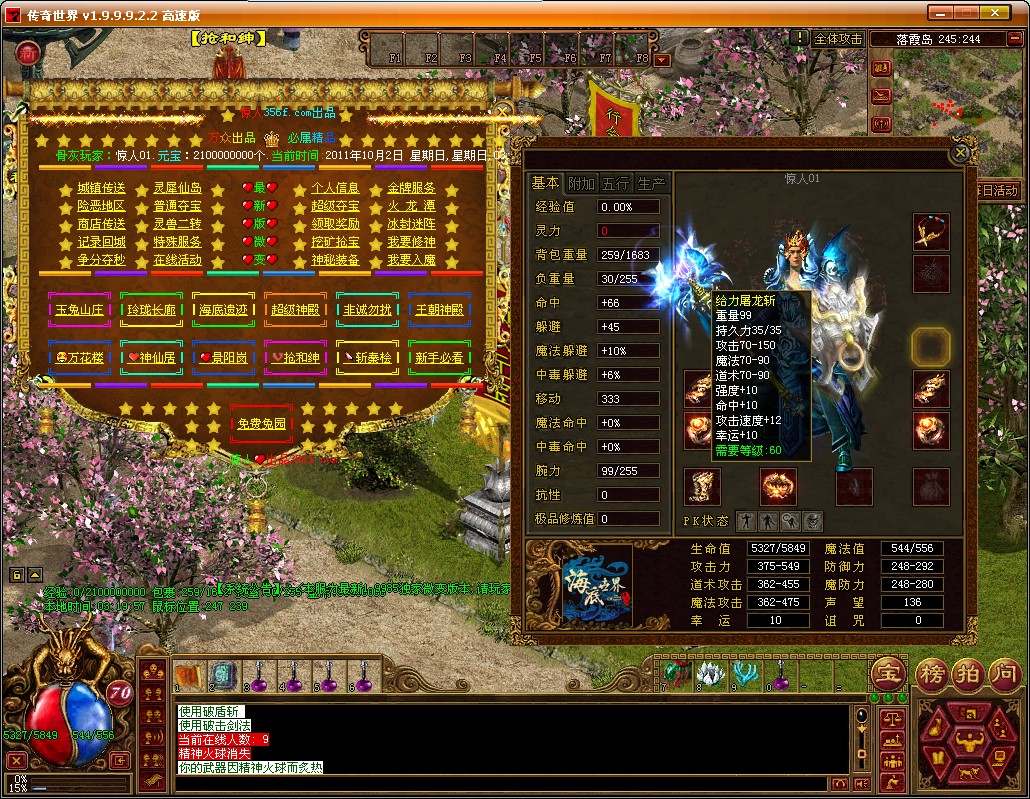The image size is (1030, 799).
Task: Open the 五行 elements tab
Action: [616, 183]
